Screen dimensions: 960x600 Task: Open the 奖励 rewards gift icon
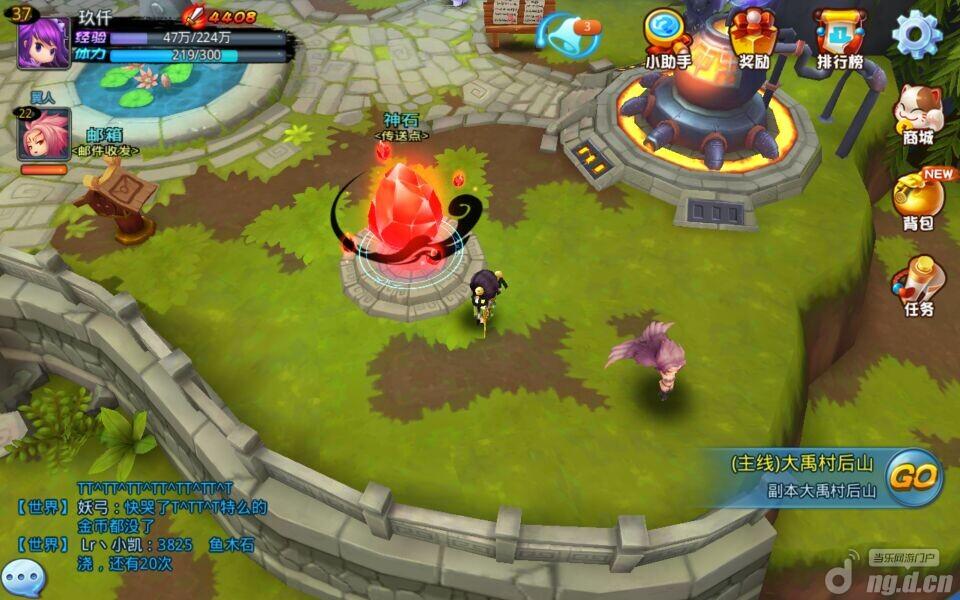(x=753, y=40)
